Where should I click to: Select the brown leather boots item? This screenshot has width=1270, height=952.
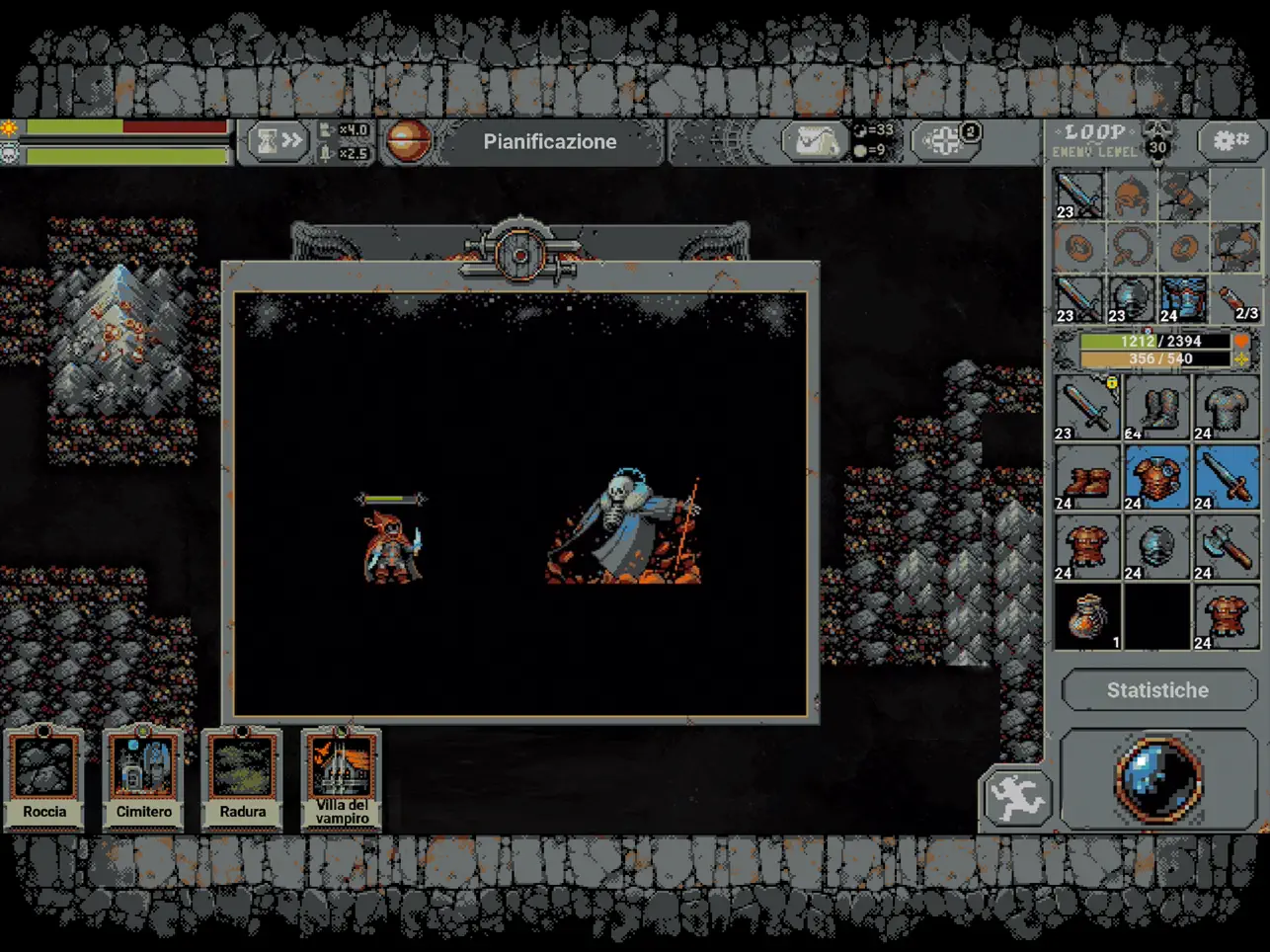point(1086,477)
